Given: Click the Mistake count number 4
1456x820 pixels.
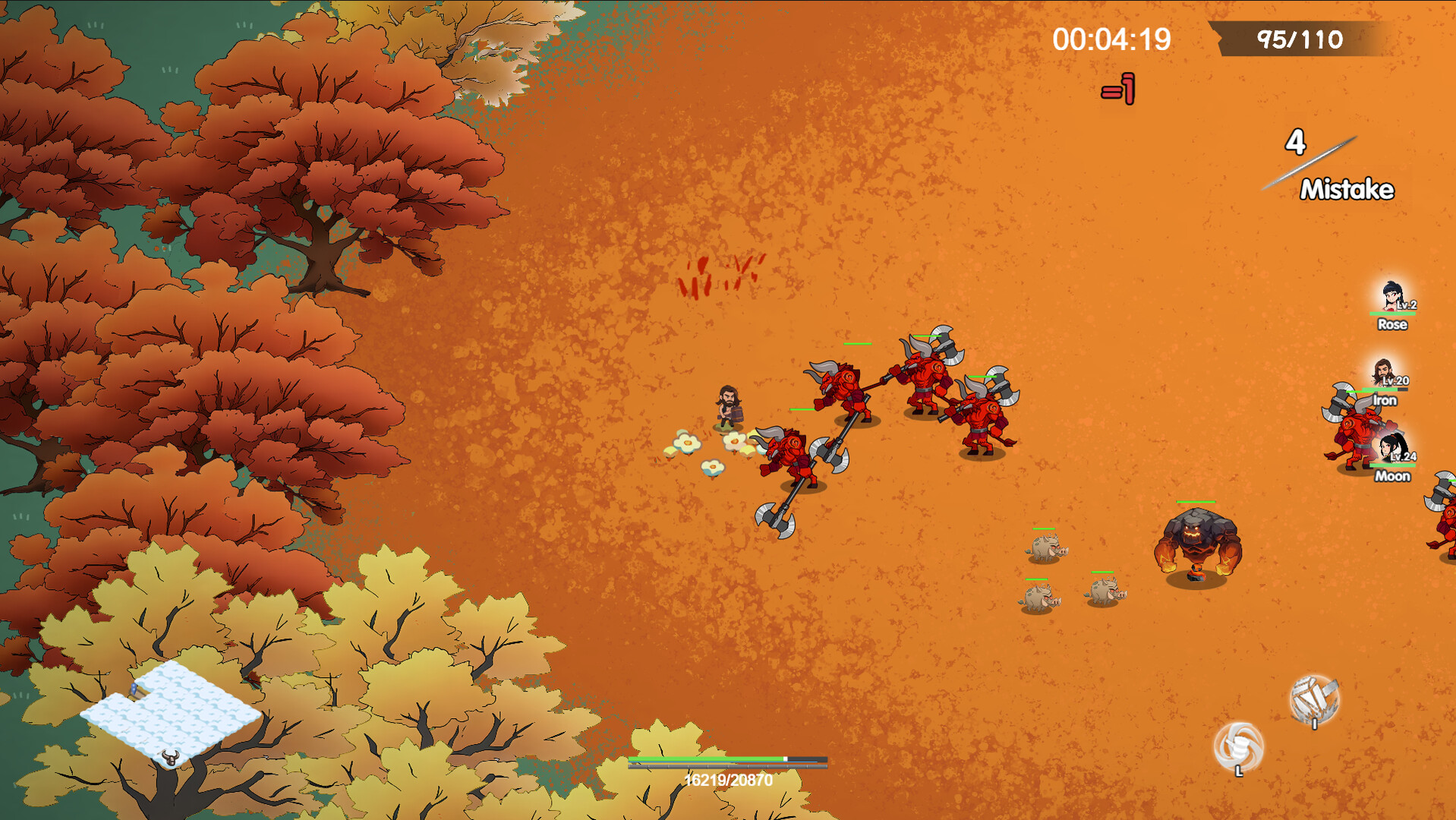Looking at the screenshot, I should [x=1295, y=143].
